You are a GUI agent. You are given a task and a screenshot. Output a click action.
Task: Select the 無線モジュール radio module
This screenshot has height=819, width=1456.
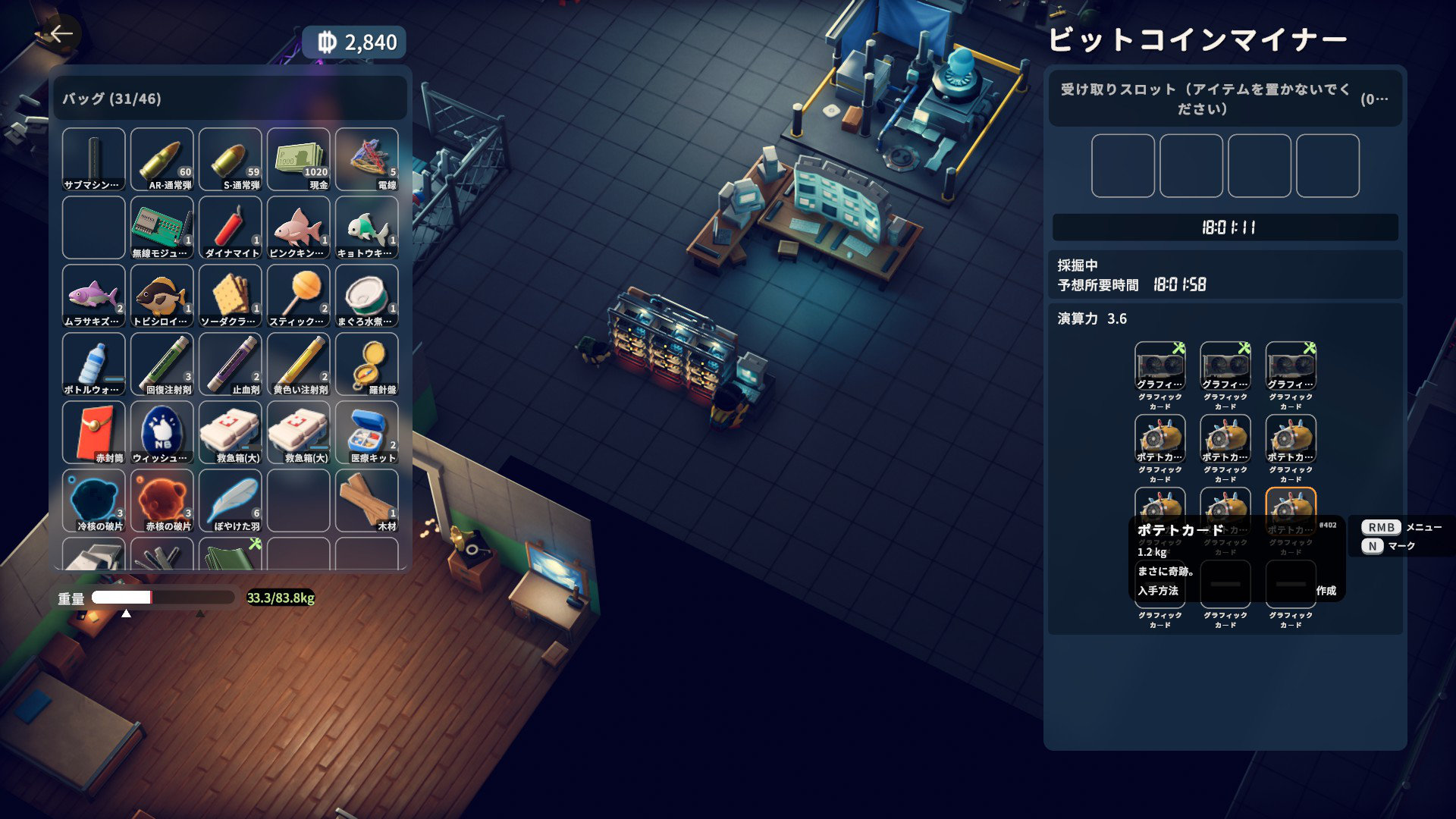(162, 227)
